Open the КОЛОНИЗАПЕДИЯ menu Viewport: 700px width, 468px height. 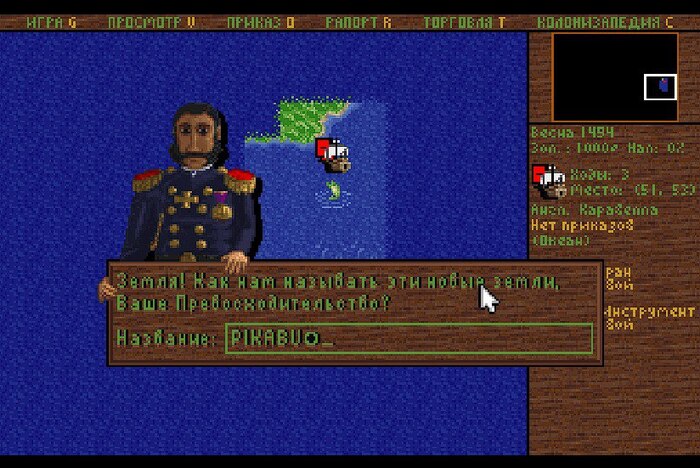coord(604,22)
